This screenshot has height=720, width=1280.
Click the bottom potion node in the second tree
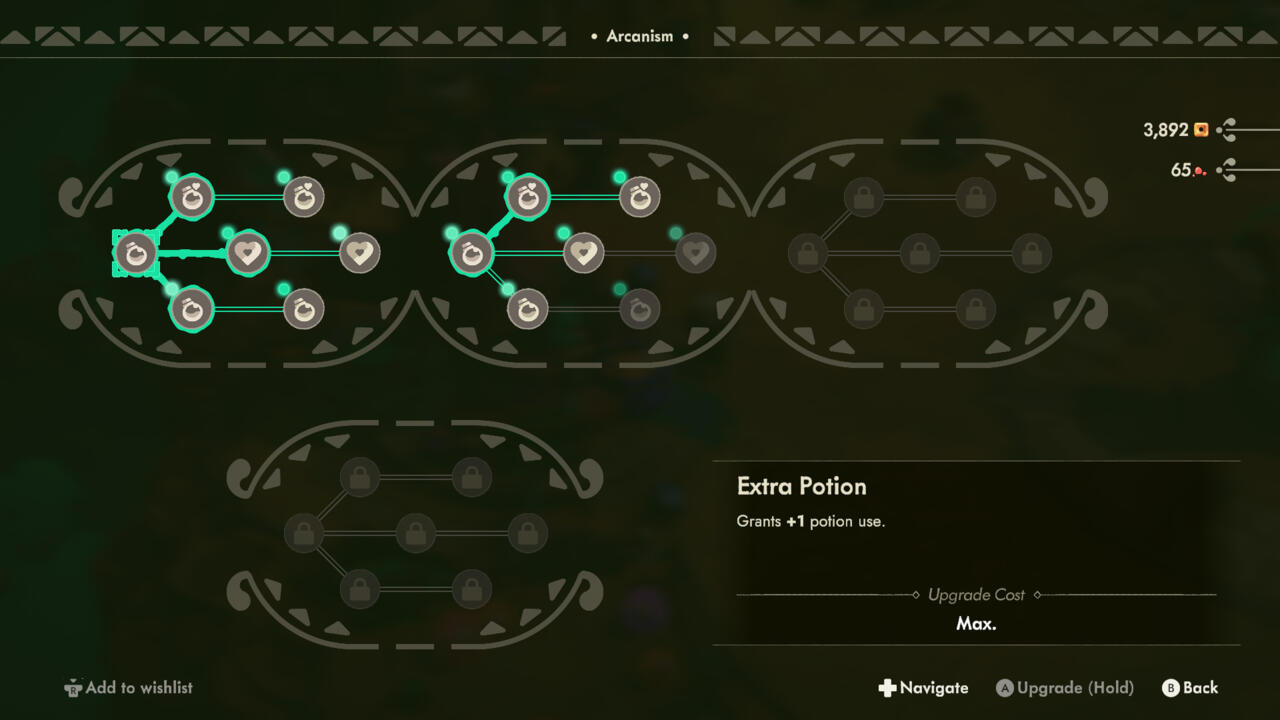pyautogui.click(x=527, y=310)
